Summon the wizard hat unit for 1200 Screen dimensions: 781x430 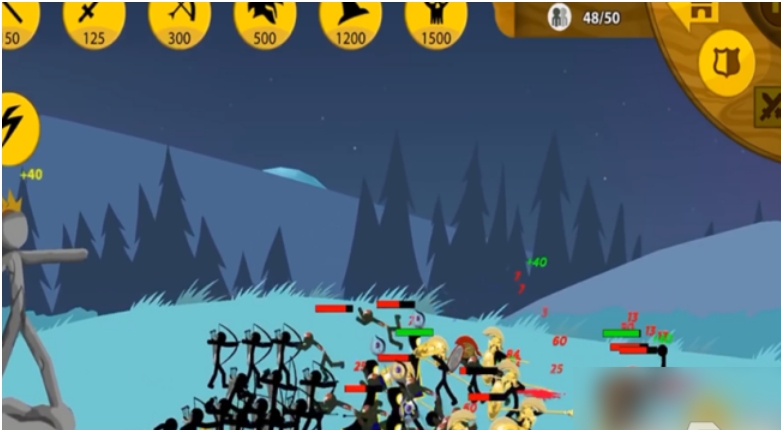pos(350,20)
